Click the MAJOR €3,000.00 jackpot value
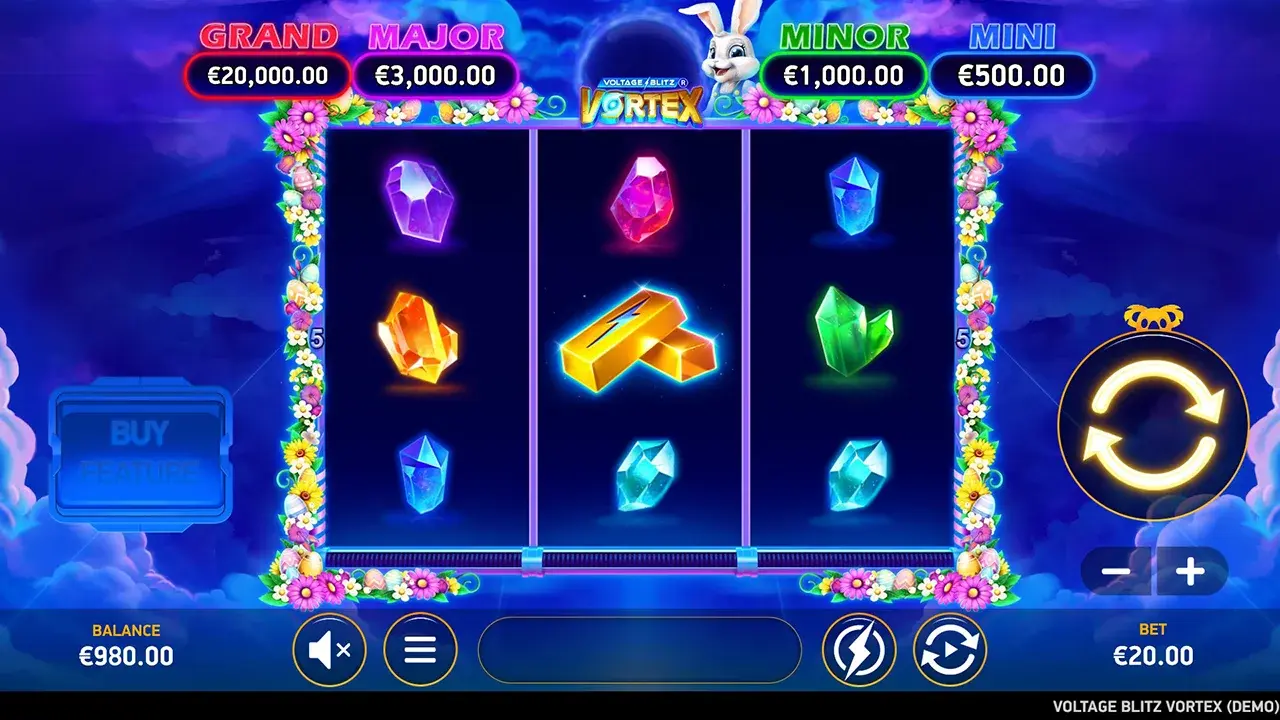The width and height of the screenshot is (1280, 720). click(x=436, y=75)
